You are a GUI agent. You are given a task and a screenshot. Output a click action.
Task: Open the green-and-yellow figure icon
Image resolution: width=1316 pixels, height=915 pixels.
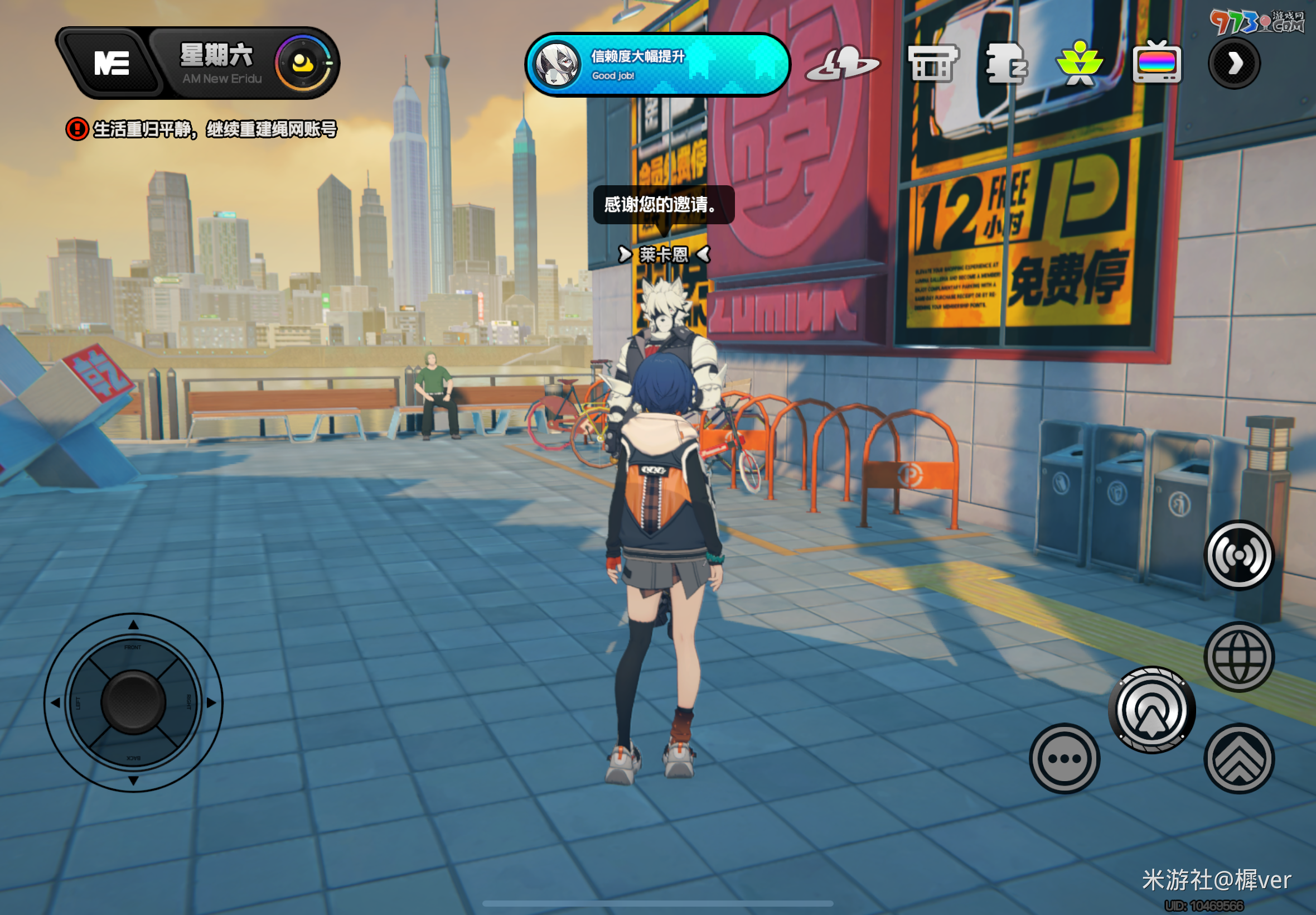point(1080,64)
